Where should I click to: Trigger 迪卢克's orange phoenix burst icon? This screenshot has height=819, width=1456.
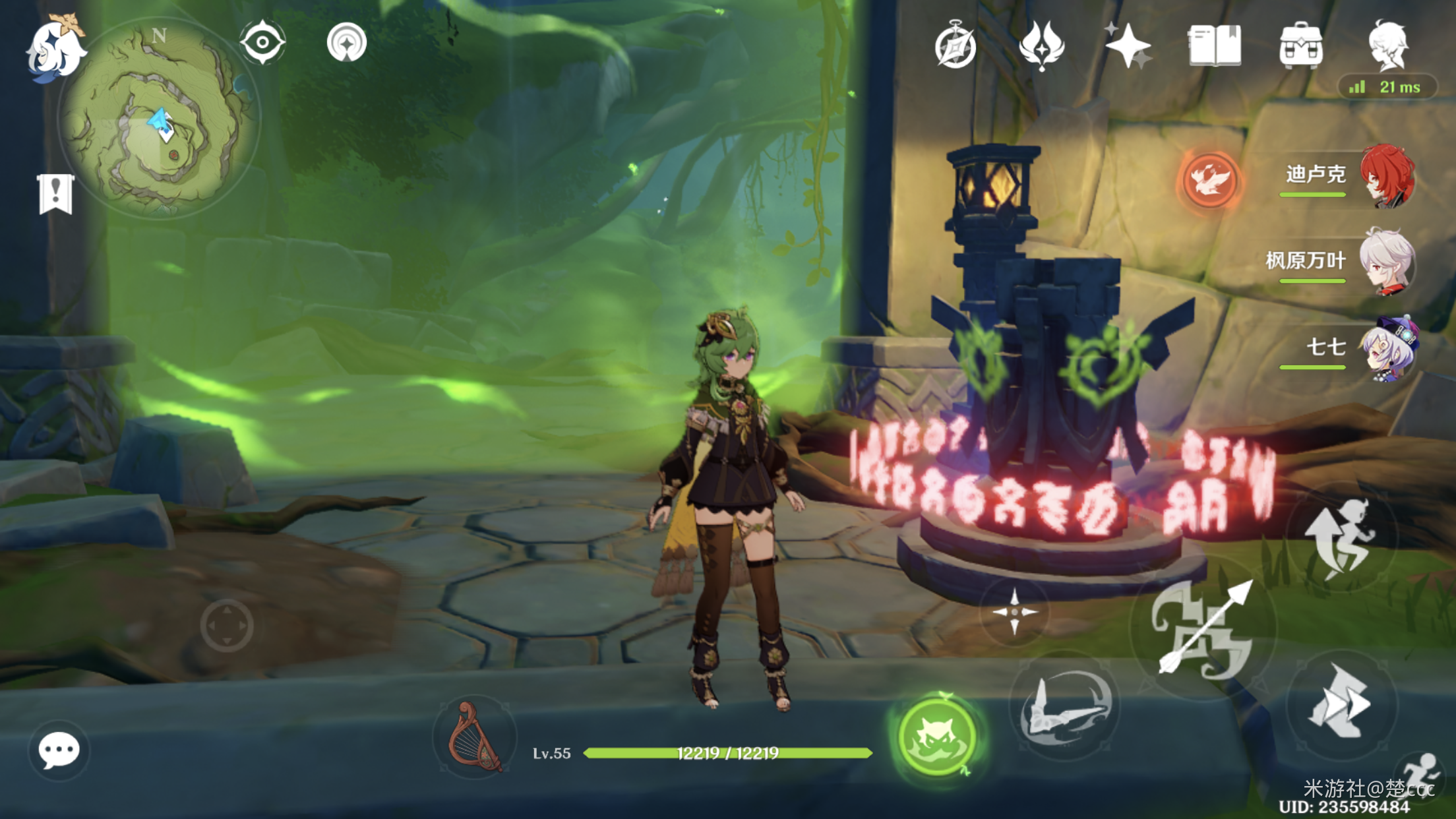[x=1209, y=179]
